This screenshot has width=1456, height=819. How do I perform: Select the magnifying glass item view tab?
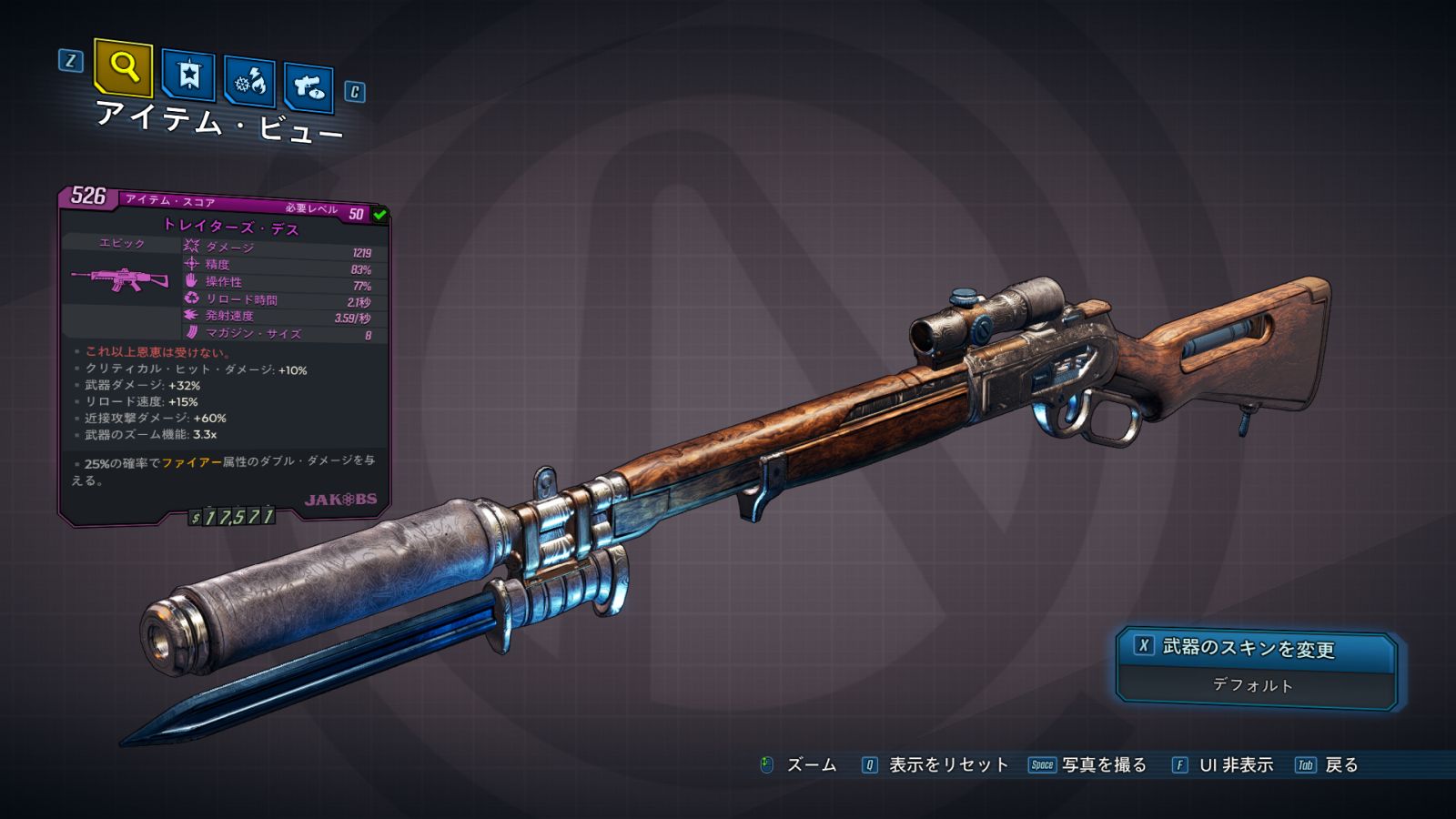[123, 66]
